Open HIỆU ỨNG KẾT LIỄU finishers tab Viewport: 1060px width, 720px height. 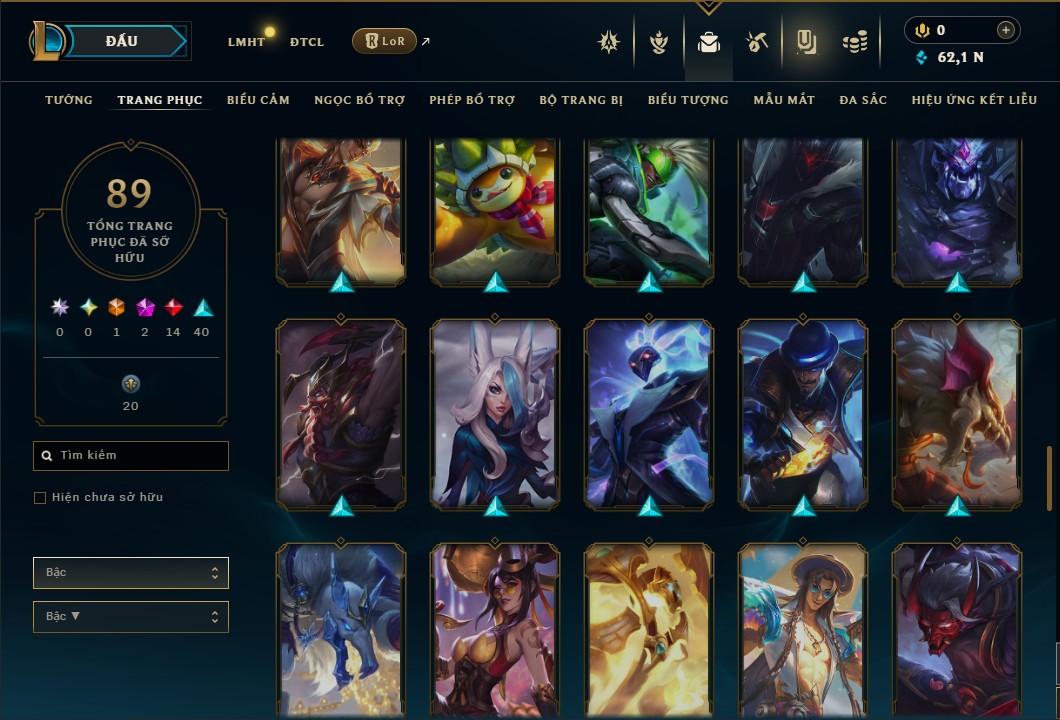[x=967, y=100]
